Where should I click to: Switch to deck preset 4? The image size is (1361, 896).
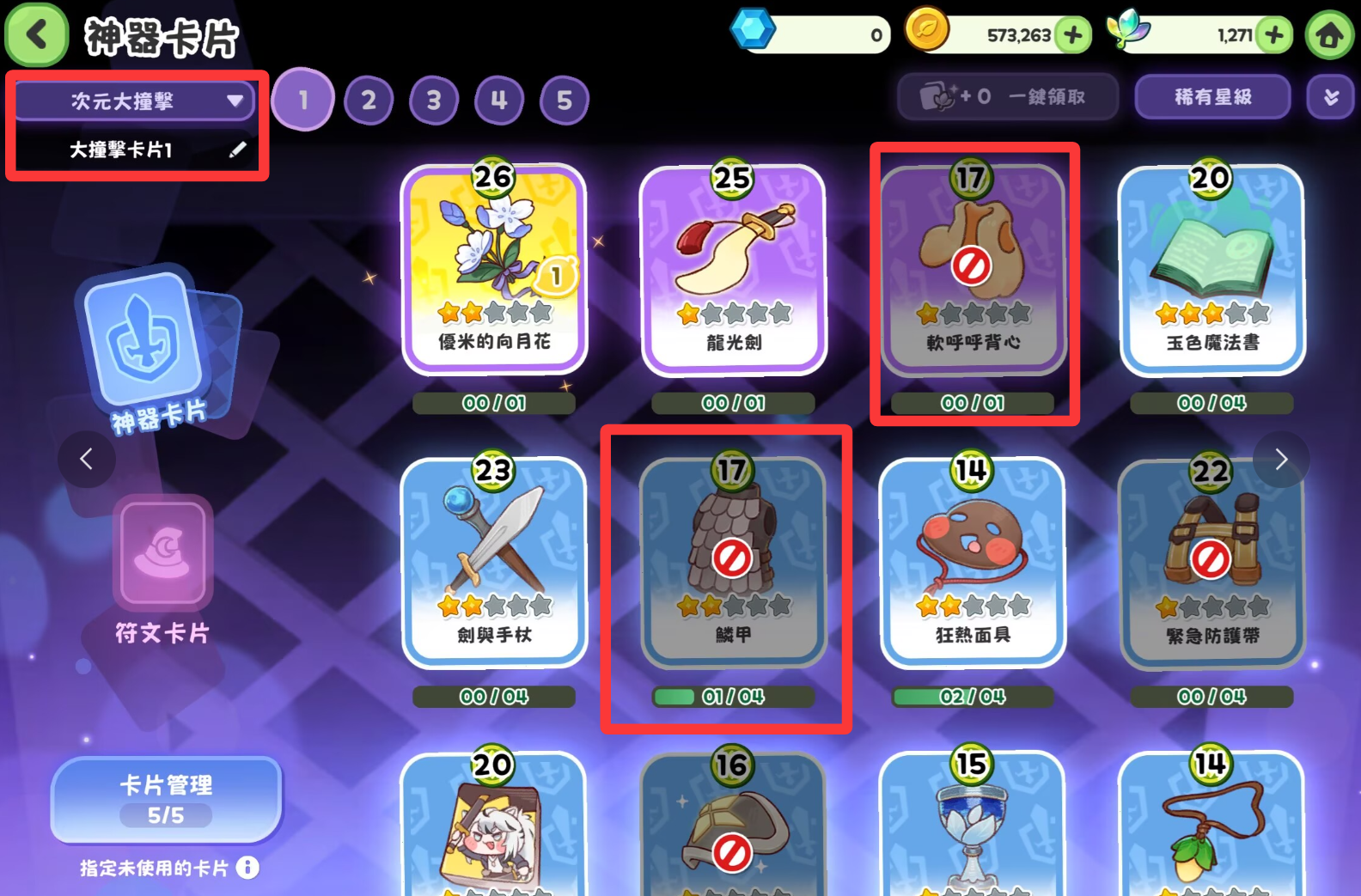(x=499, y=101)
